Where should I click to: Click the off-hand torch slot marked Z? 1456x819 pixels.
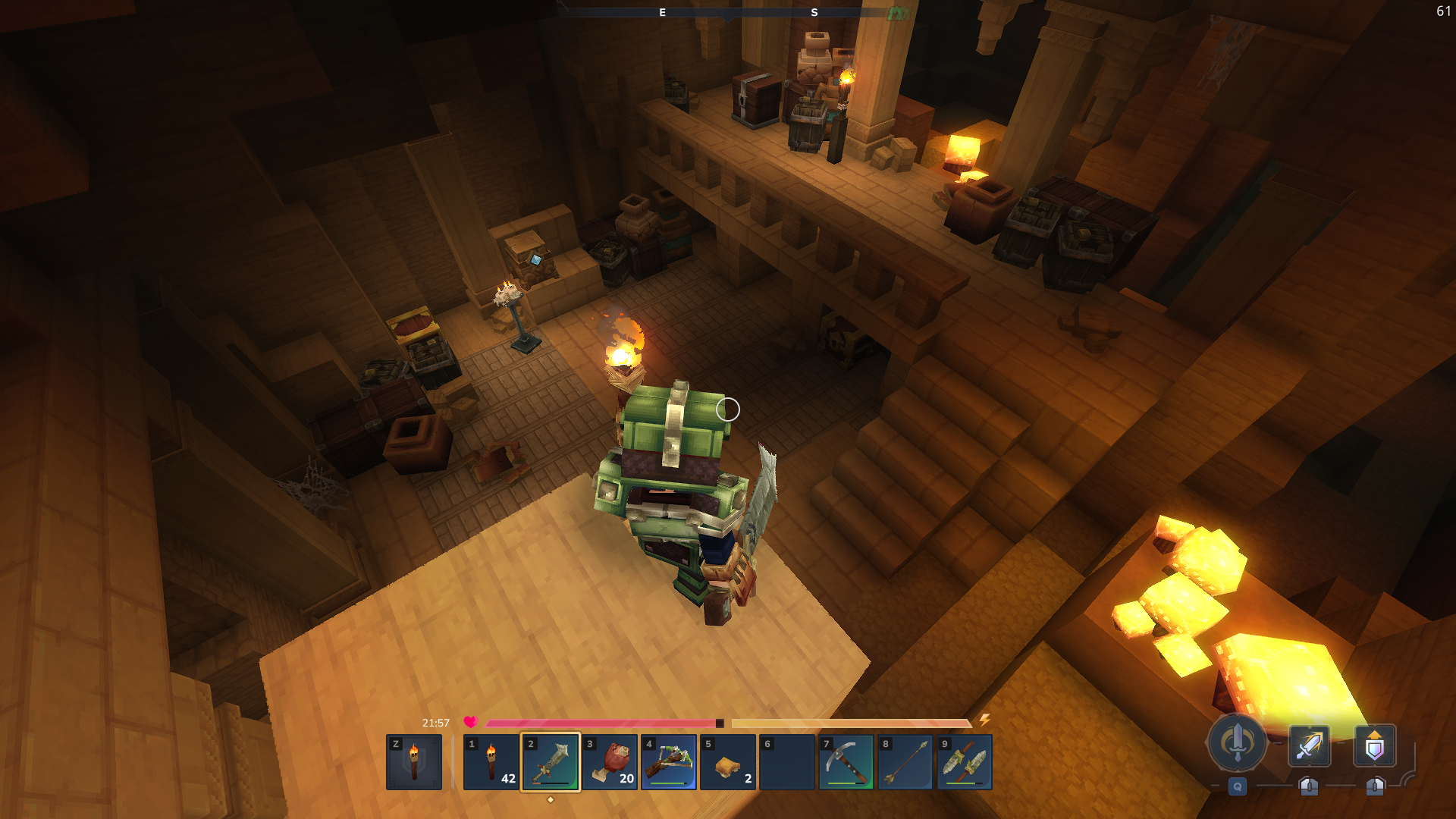click(414, 762)
